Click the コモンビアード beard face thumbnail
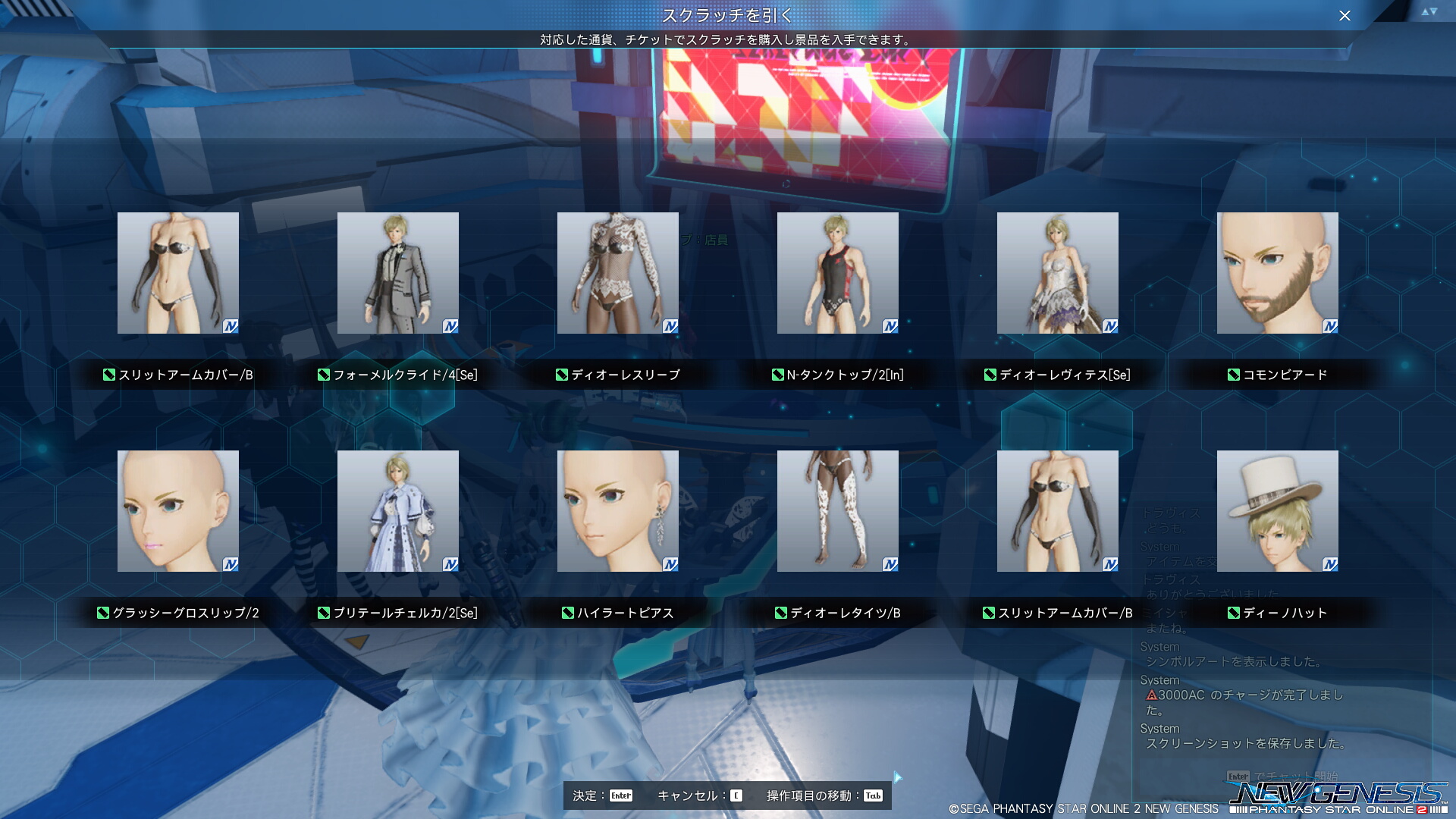The height and width of the screenshot is (819, 1456). pyautogui.click(x=1277, y=273)
